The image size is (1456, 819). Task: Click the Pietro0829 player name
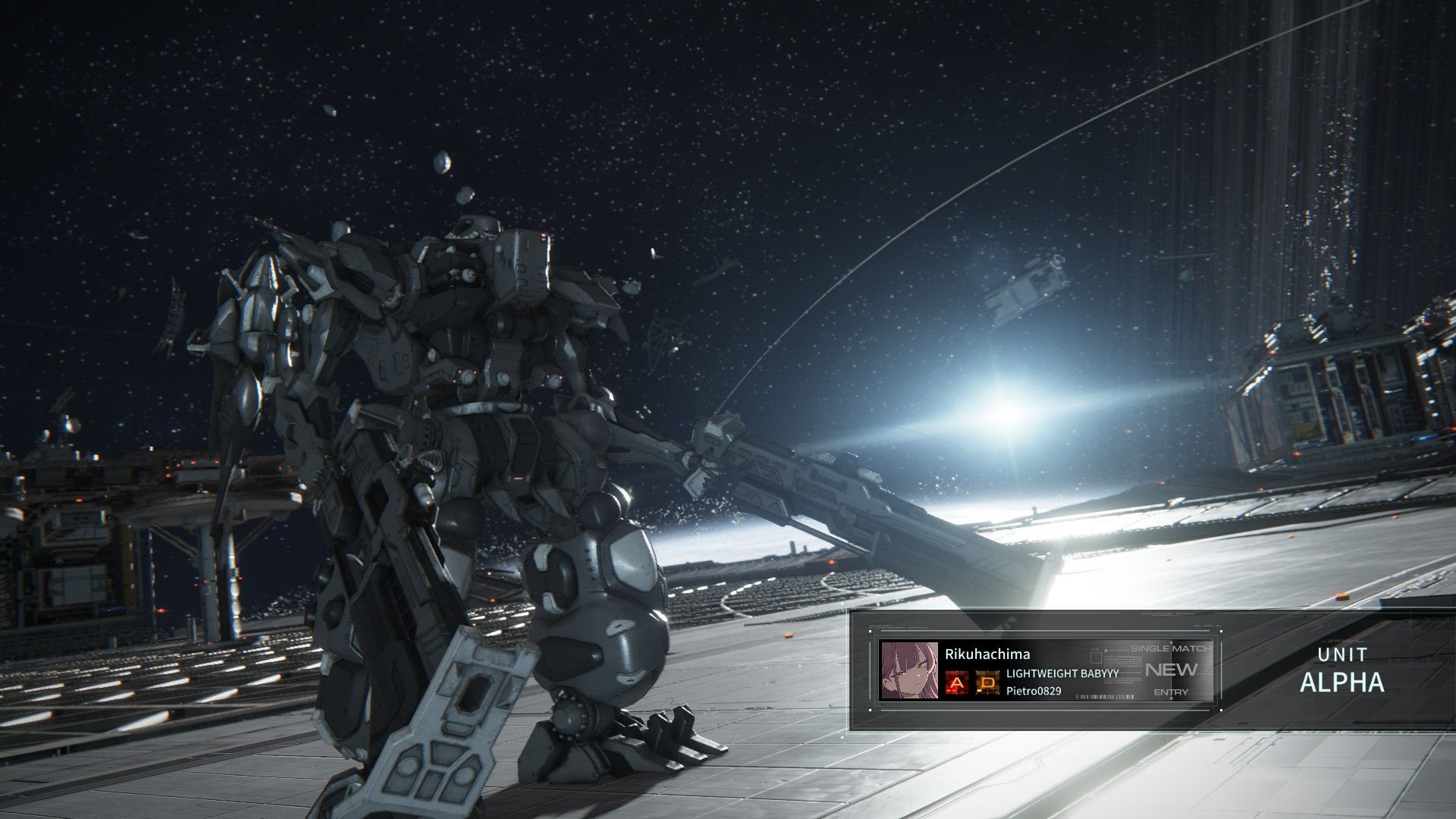pos(1034,691)
